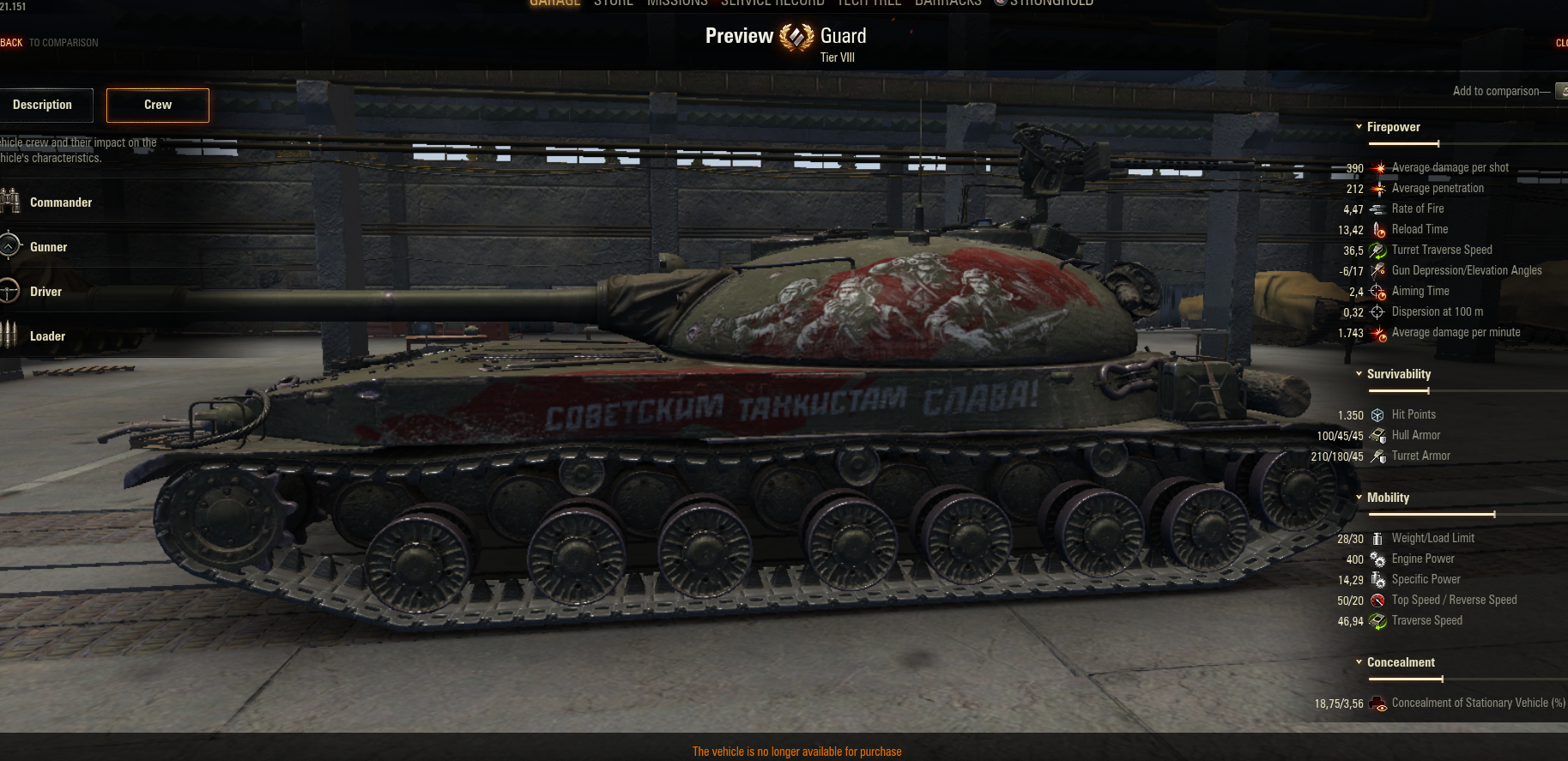Go to the Tech Tree

(869, 3)
